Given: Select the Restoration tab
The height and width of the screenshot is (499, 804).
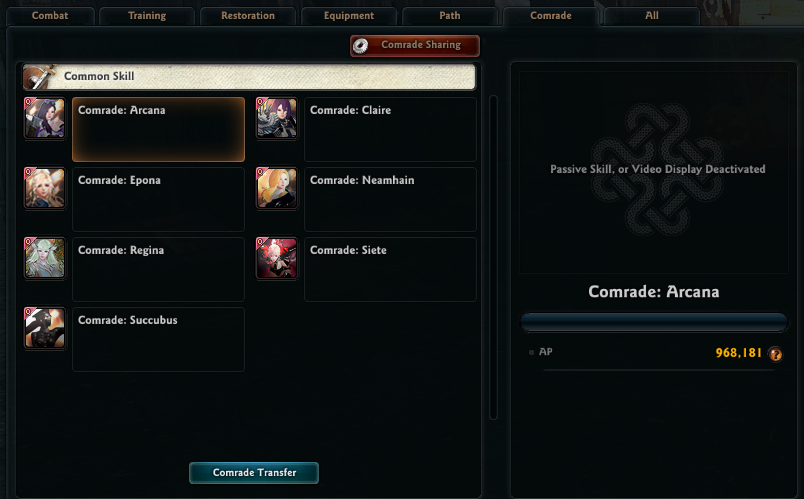Looking at the screenshot, I should click(248, 16).
